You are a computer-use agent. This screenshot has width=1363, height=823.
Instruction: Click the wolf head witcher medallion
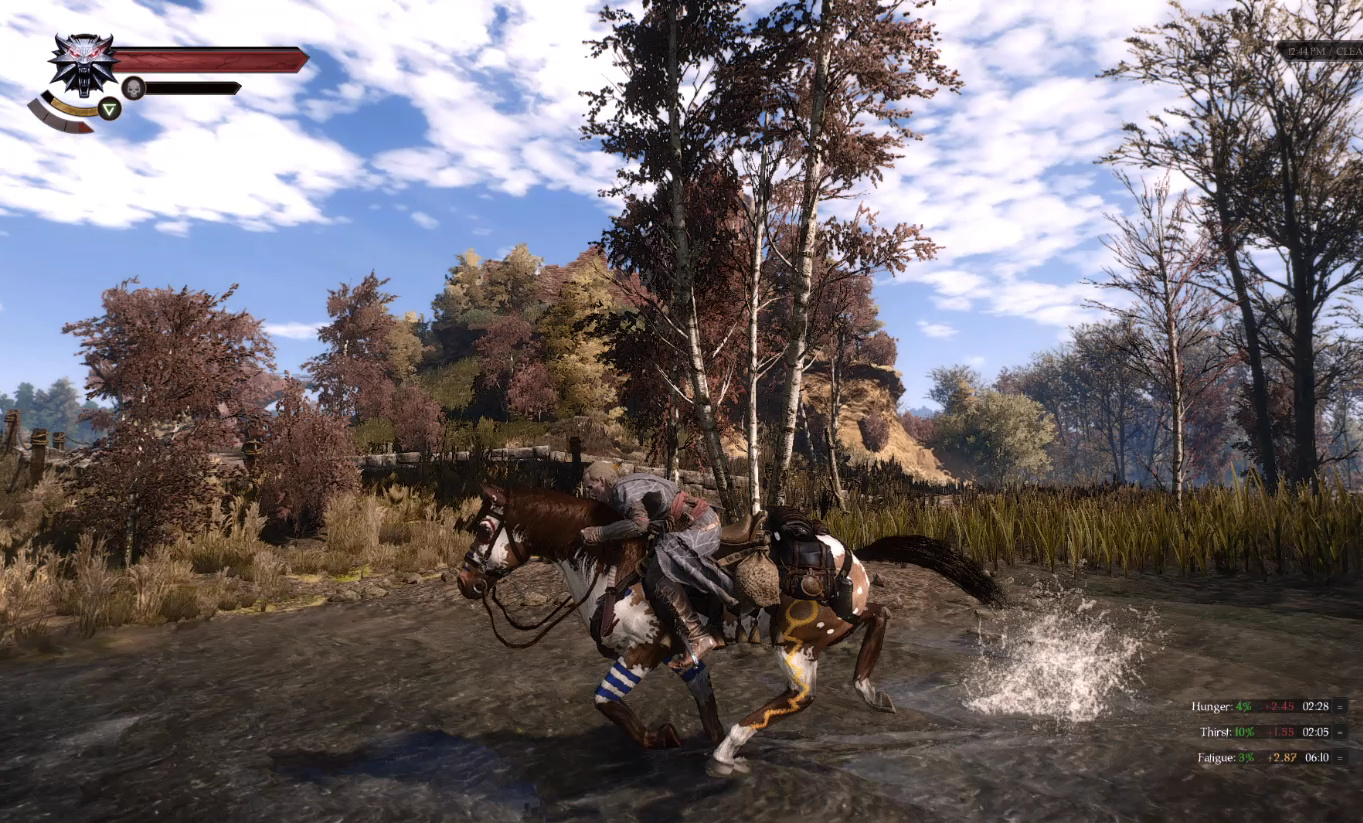(82, 63)
